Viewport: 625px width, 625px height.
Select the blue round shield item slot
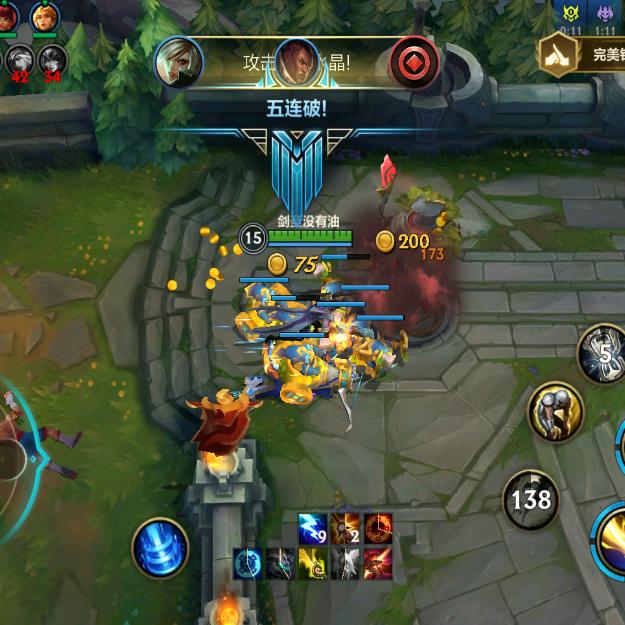click(x=248, y=564)
